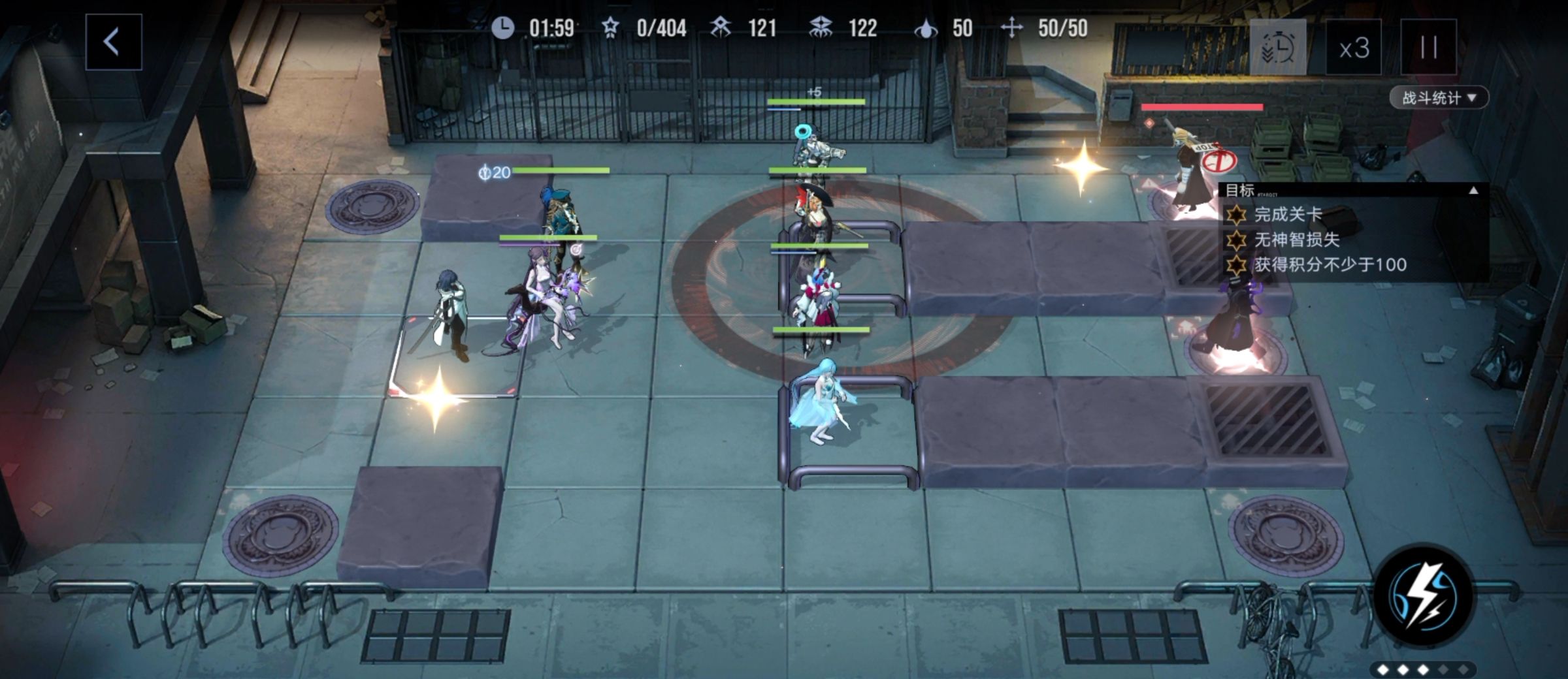Open the 战斗统计 battle statistics dropdown
Screen dimensions: 1568x679
coord(1438,98)
